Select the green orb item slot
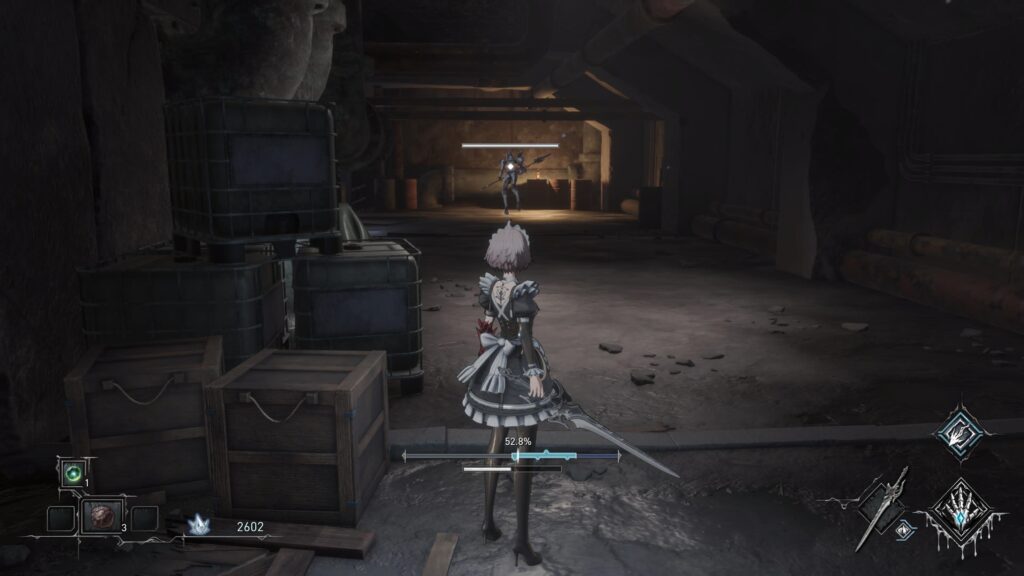Screen dimensions: 1024x576 click(x=72, y=473)
